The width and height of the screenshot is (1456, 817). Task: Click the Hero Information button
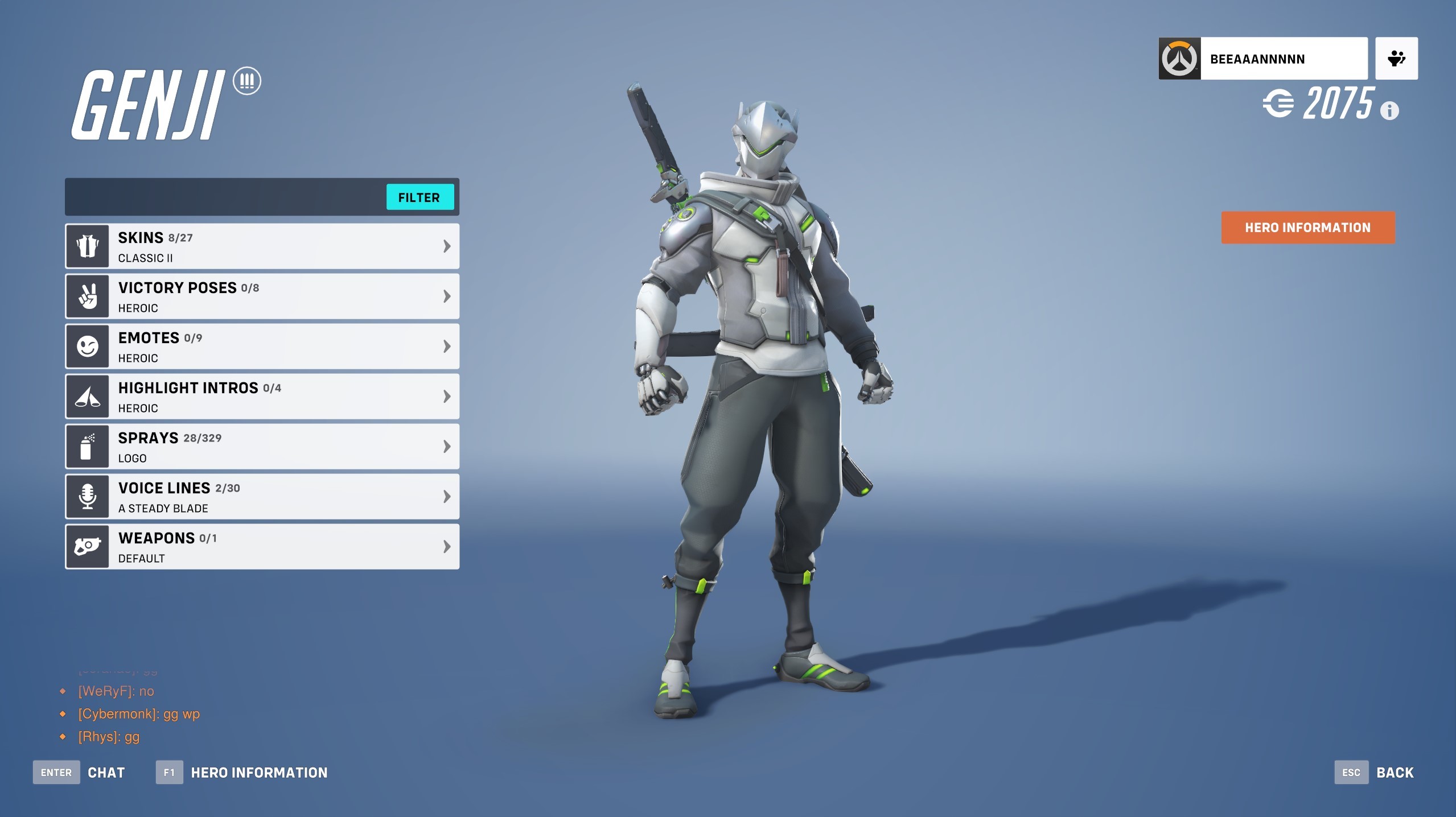click(1306, 227)
